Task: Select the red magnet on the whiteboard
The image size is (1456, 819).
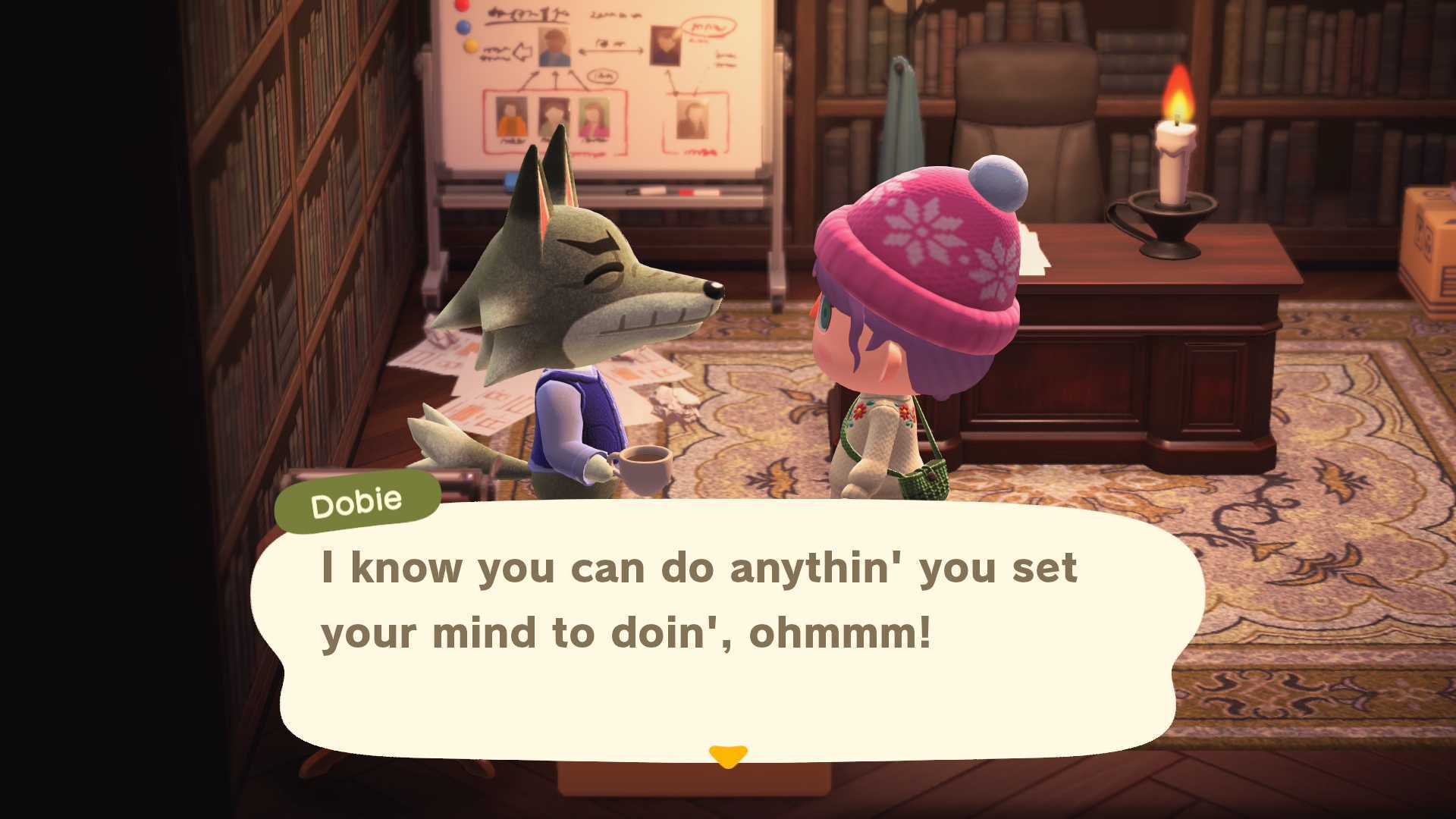Action: pyautogui.click(x=463, y=5)
